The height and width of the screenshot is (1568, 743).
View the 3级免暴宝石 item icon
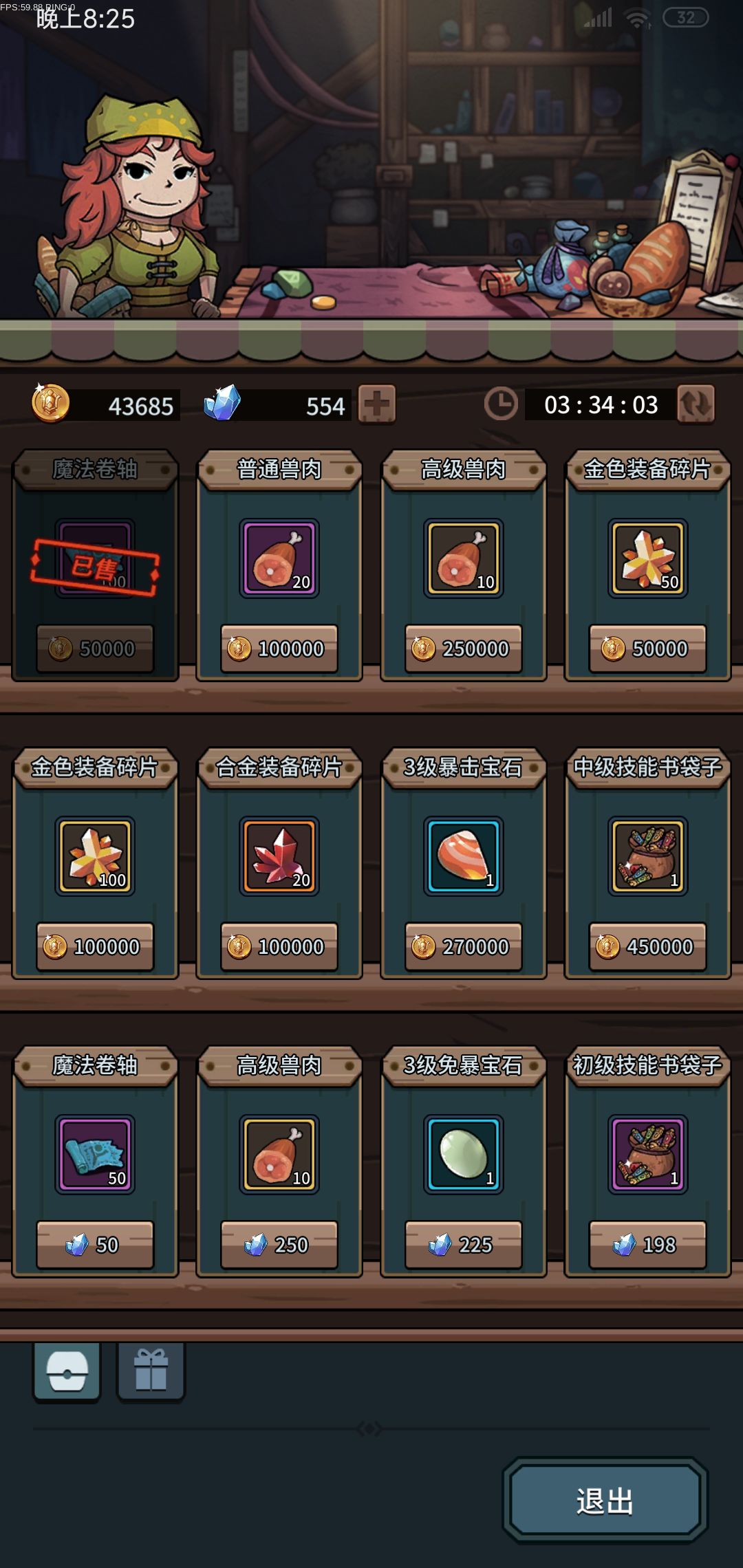click(464, 1154)
